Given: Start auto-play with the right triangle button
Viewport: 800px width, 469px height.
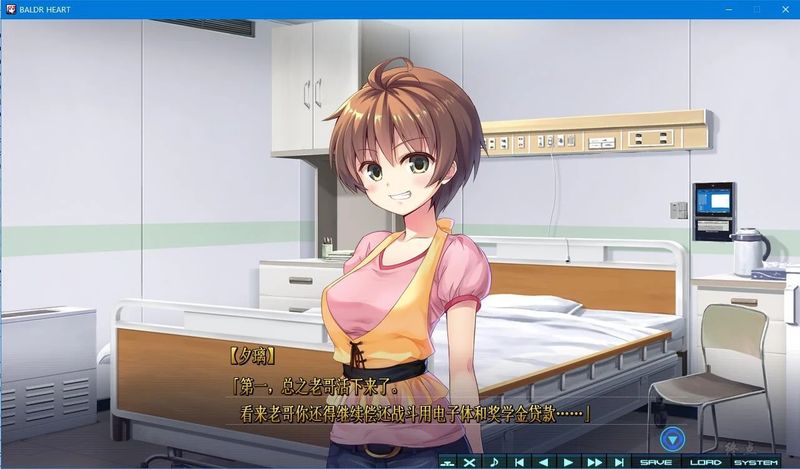Looking at the screenshot, I should (569, 462).
